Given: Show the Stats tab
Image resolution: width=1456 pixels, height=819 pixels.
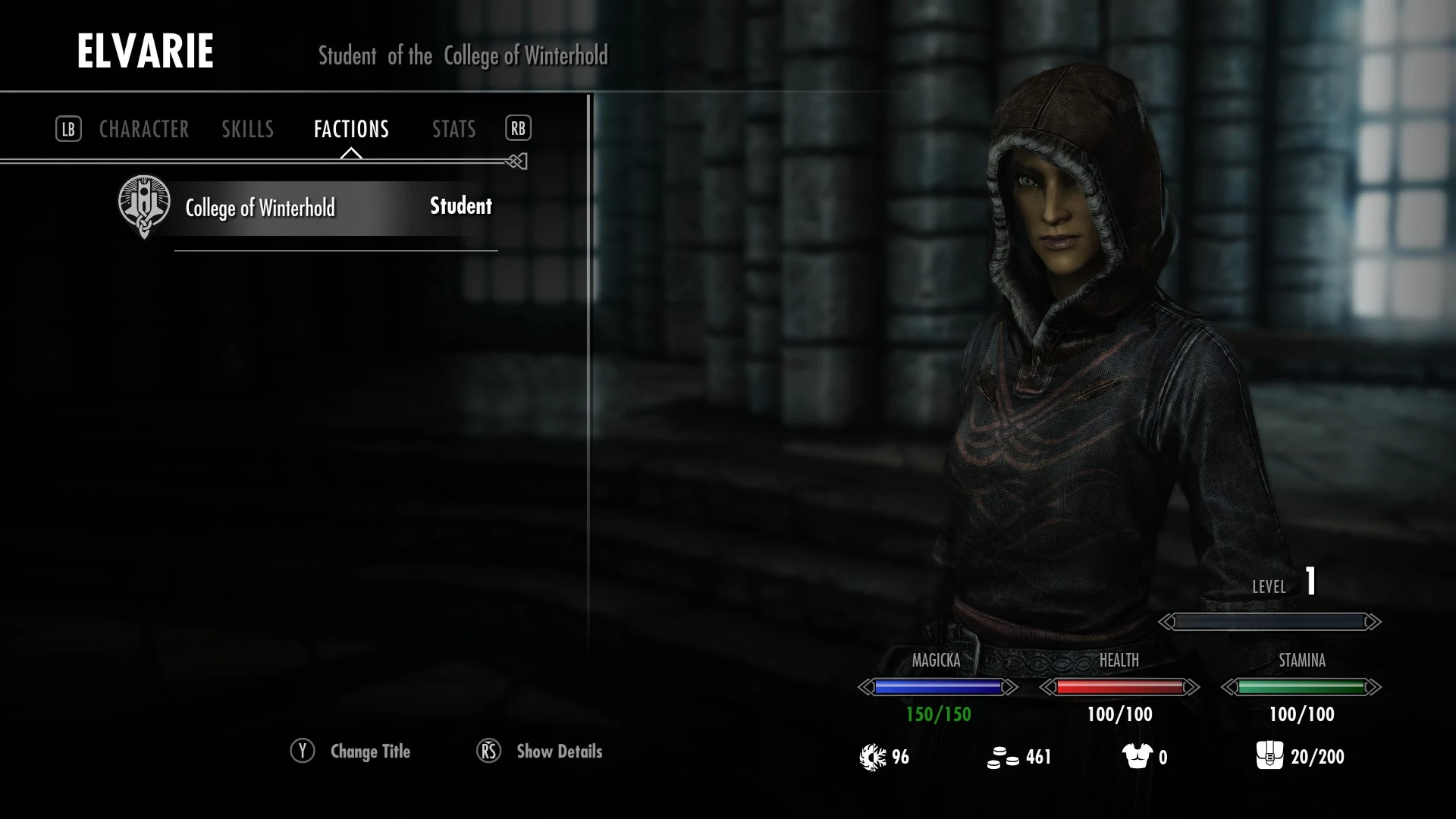Looking at the screenshot, I should [x=453, y=130].
